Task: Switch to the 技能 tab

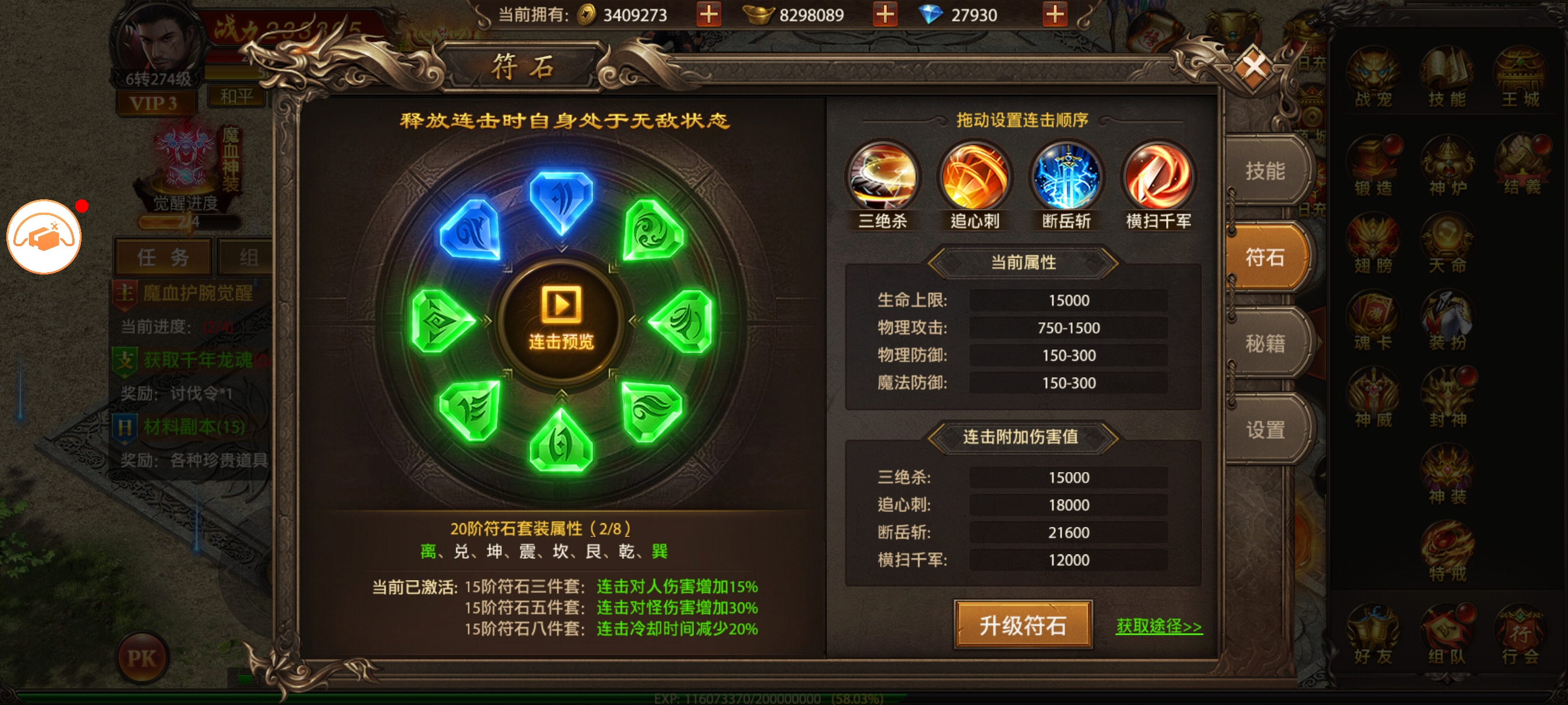Action: tap(1265, 171)
